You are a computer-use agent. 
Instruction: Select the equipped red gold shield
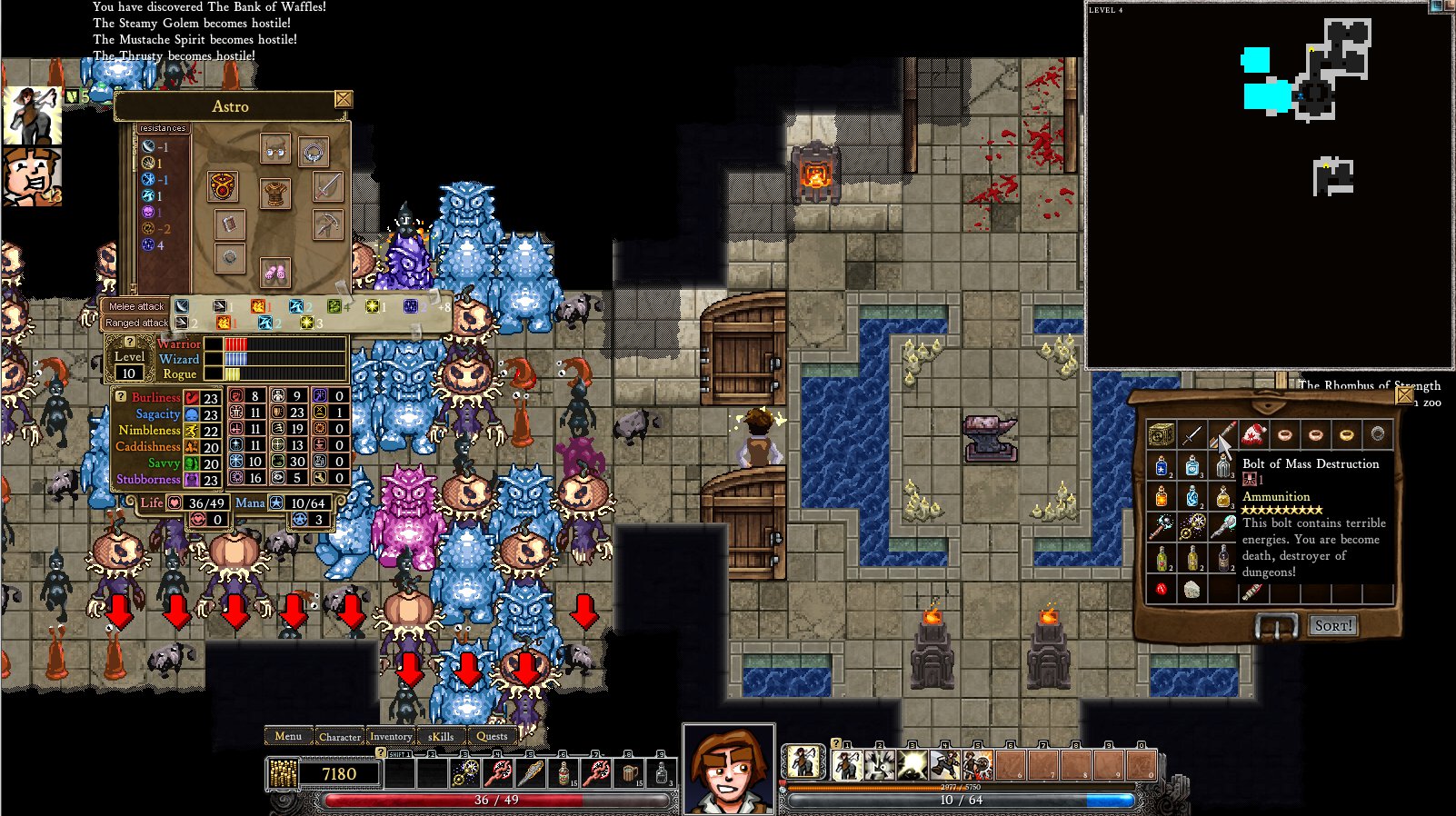[x=223, y=186]
